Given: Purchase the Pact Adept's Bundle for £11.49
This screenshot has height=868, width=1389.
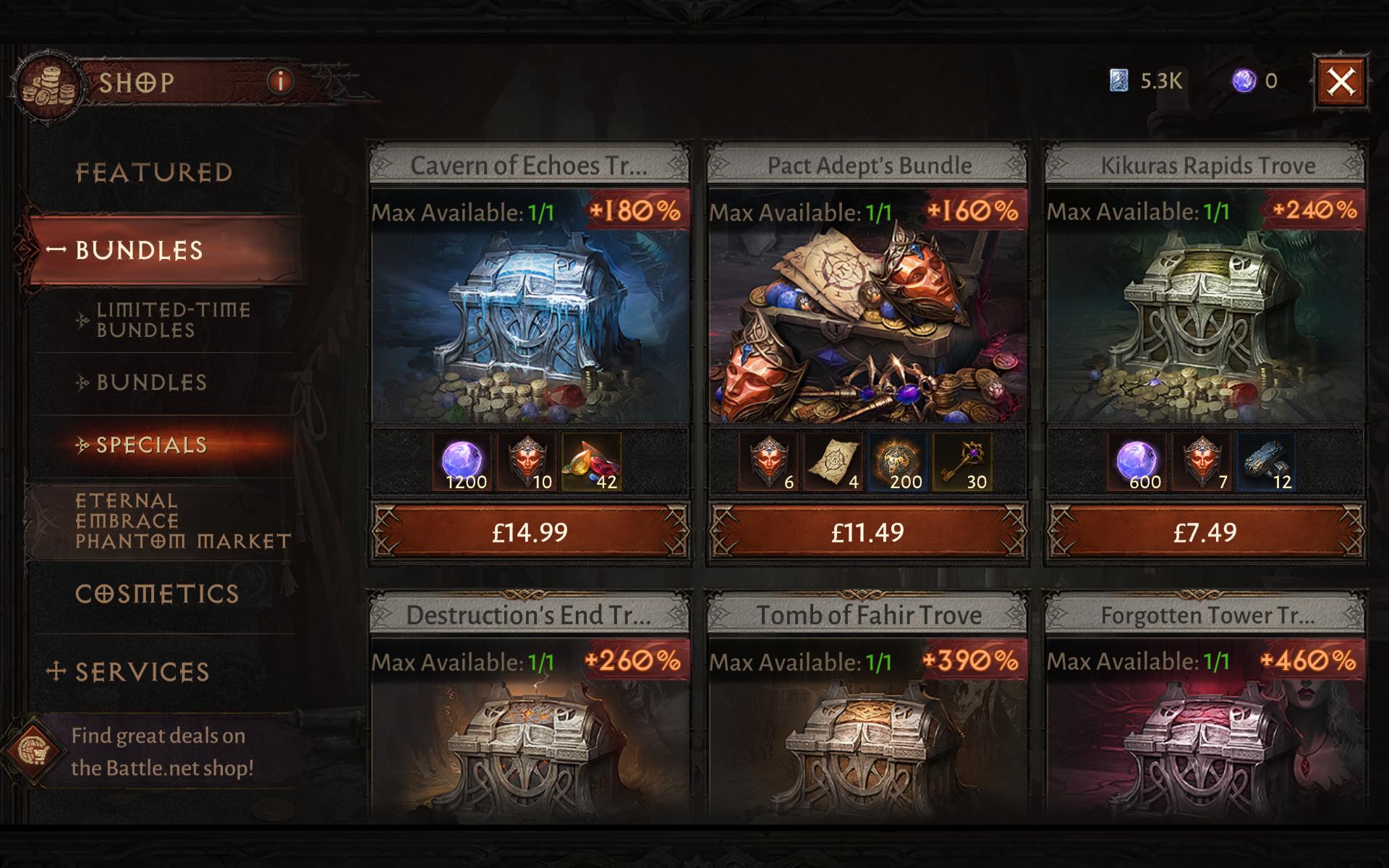Looking at the screenshot, I should point(867,532).
